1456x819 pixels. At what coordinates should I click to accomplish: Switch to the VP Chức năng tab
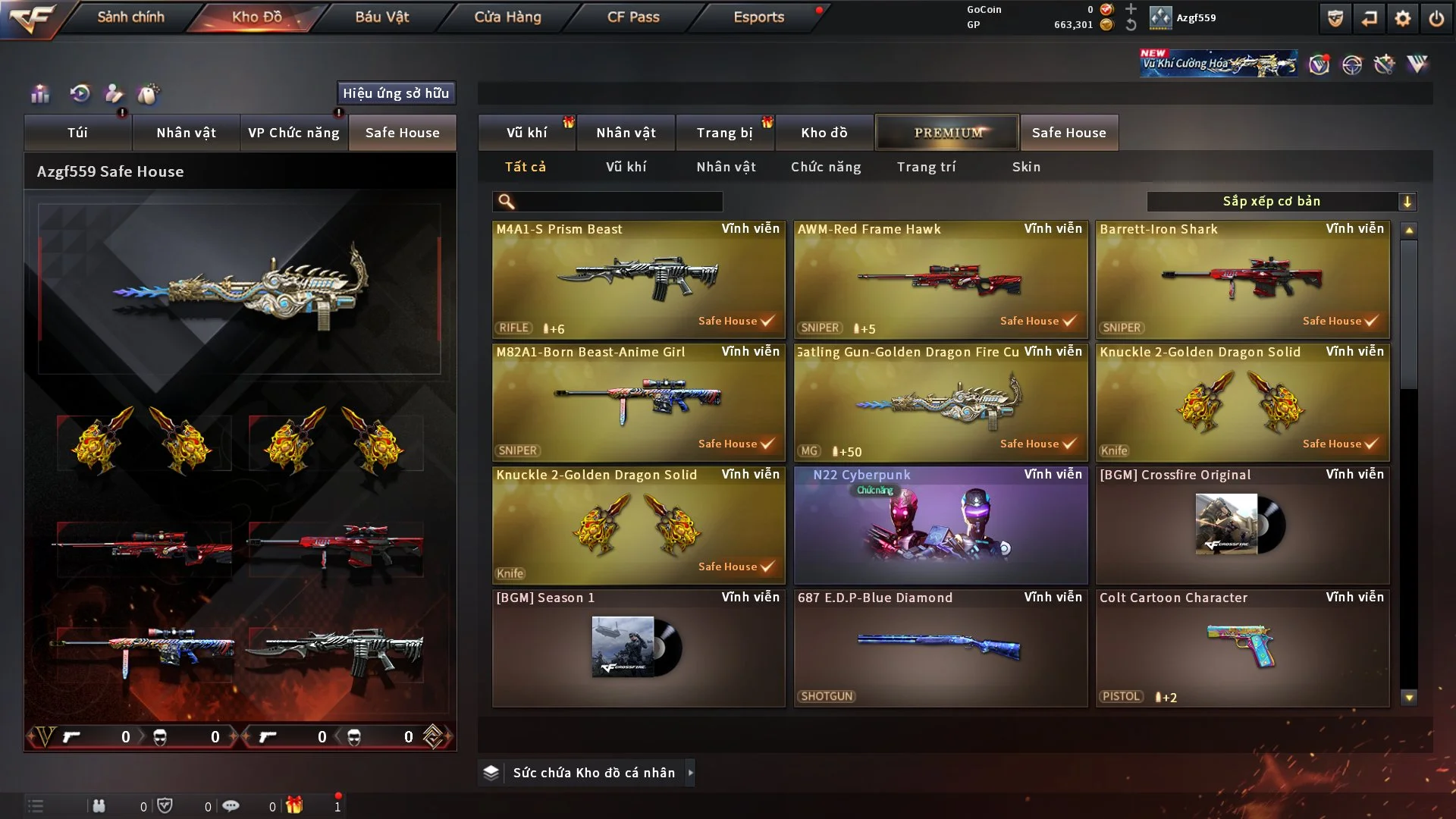pos(293,133)
